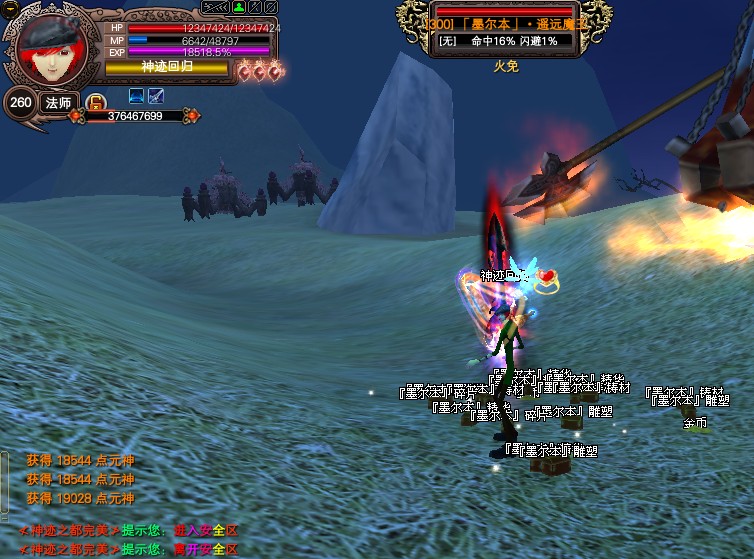Select the blue glowing buff icon

coord(137,96)
